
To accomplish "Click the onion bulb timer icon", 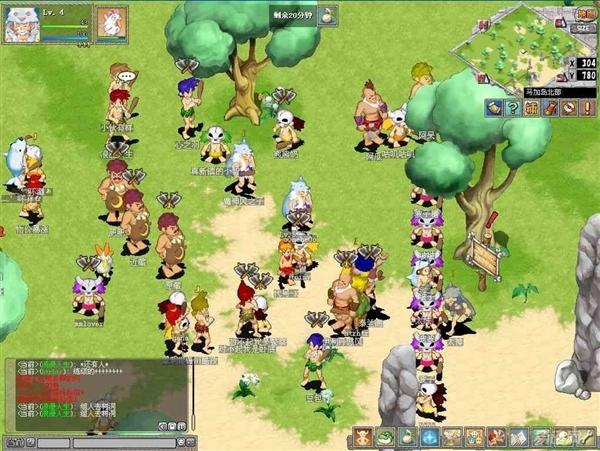I will [x=328, y=15].
